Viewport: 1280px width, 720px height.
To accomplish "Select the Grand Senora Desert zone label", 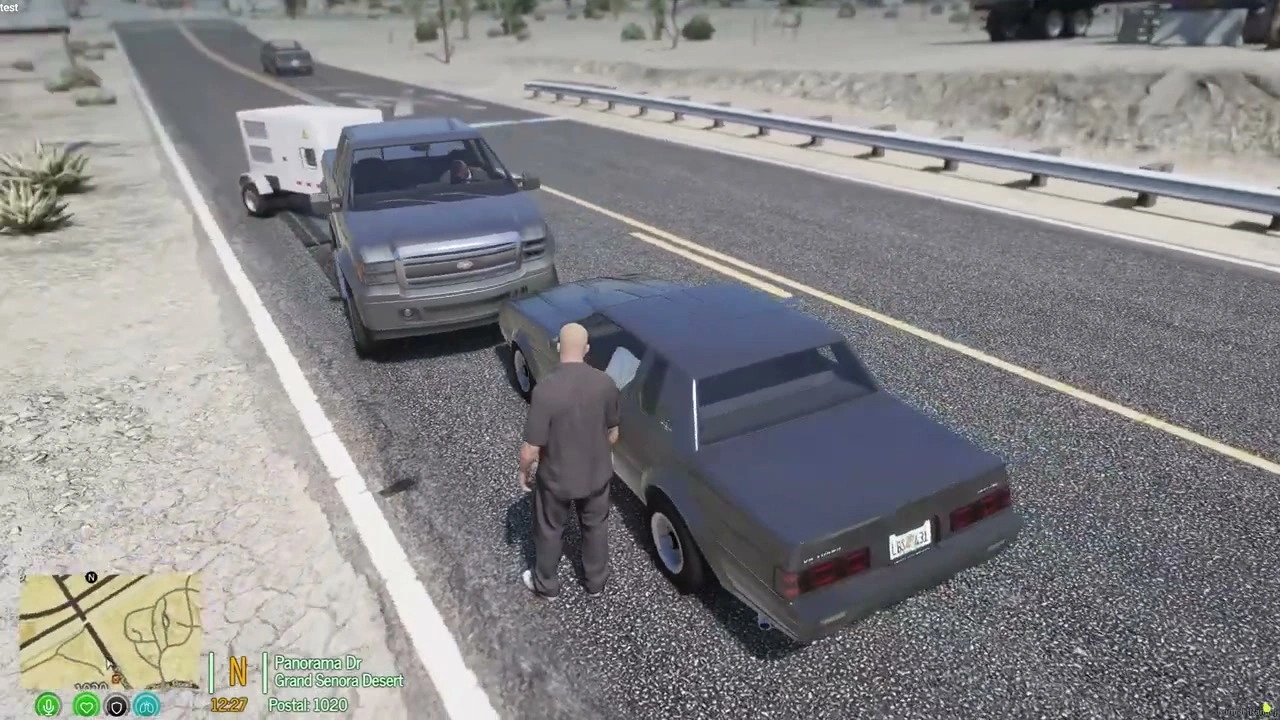I will coord(338,680).
